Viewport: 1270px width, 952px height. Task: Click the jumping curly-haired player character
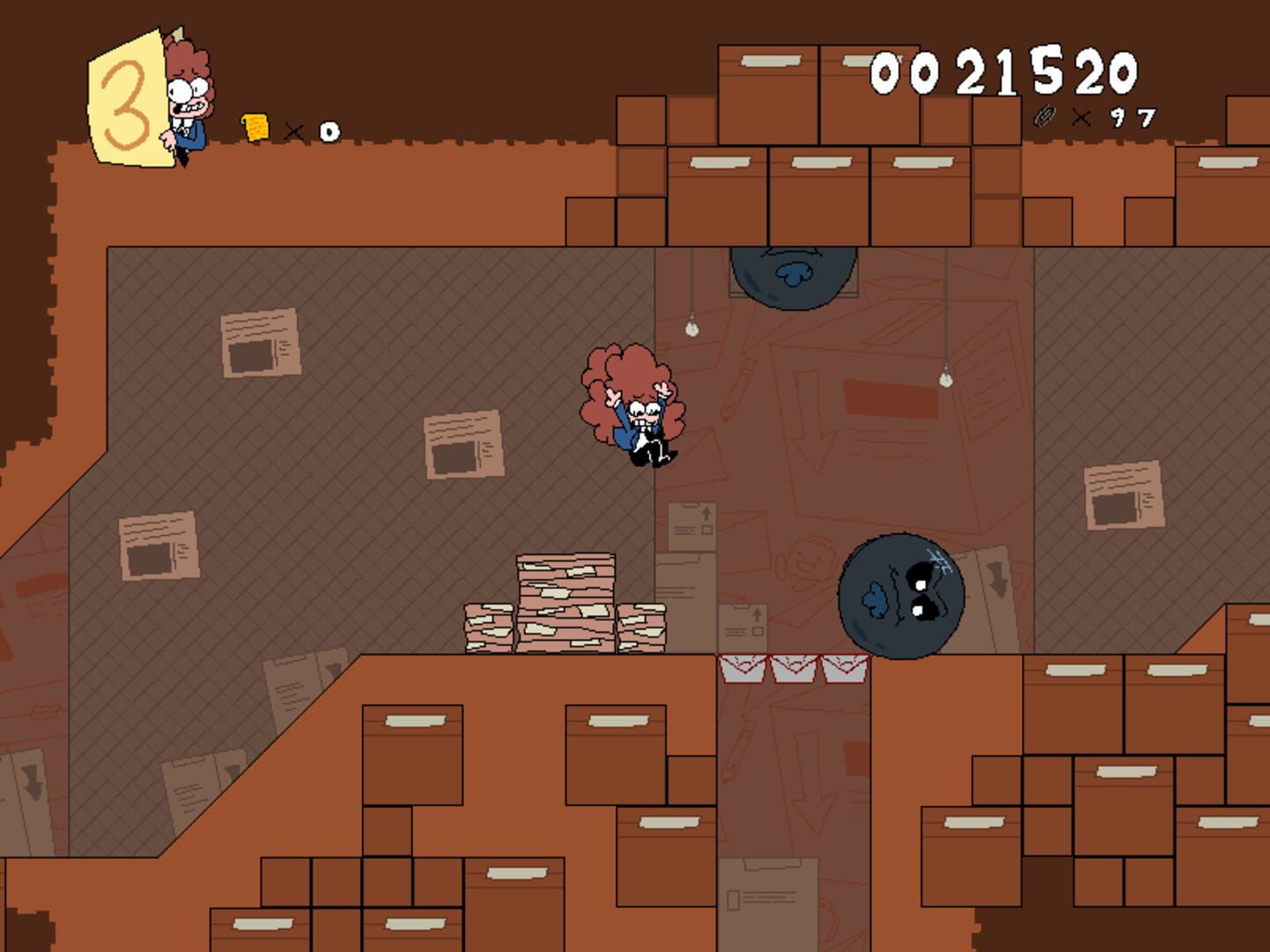(x=631, y=405)
